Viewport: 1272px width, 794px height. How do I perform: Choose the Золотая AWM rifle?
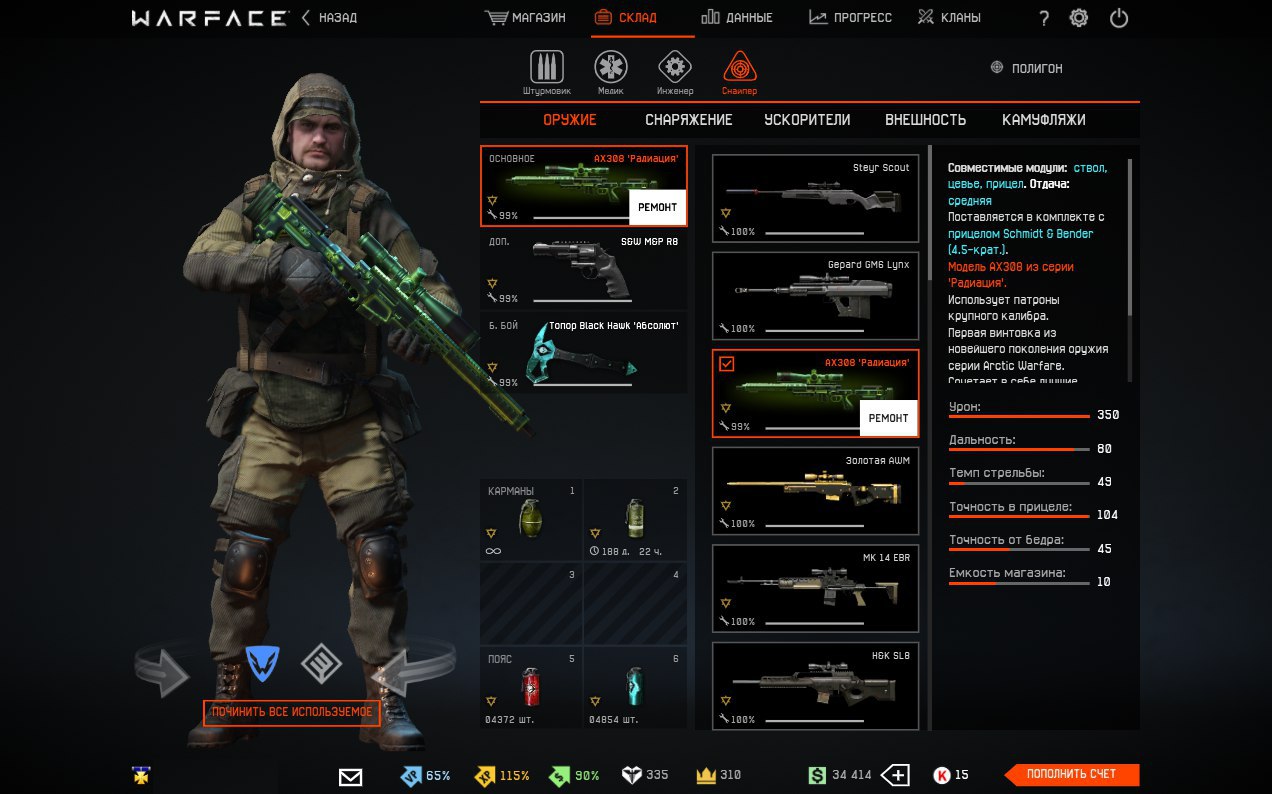(x=815, y=491)
